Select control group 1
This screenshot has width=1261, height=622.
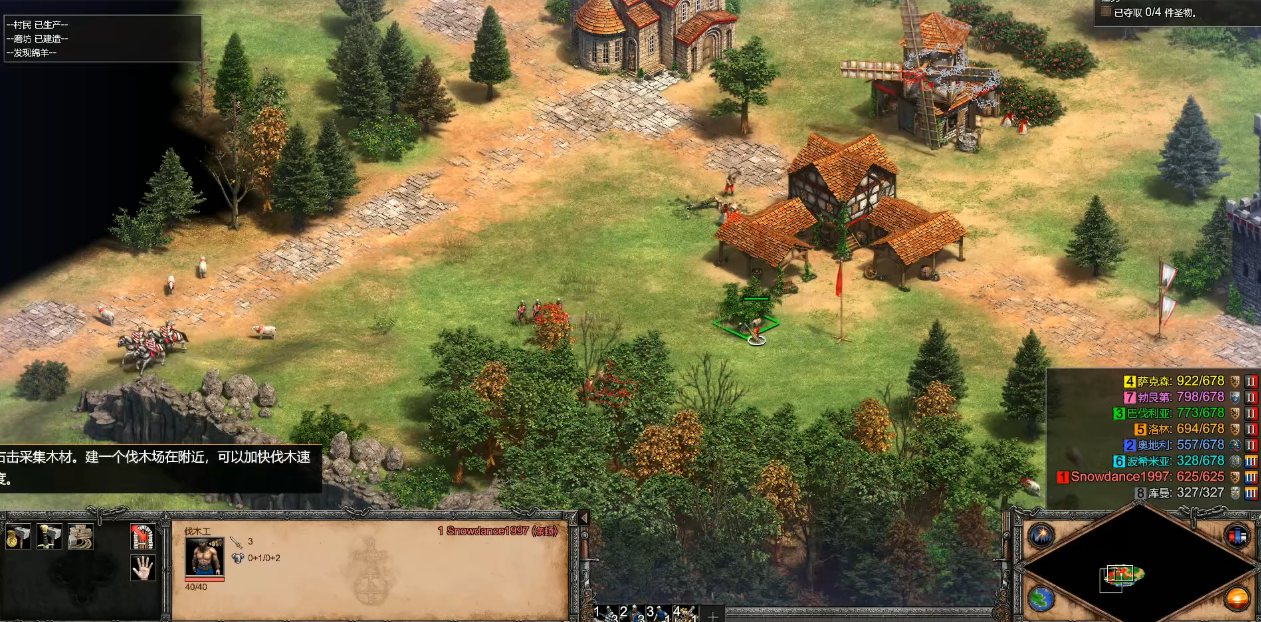[x=604, y=612]
